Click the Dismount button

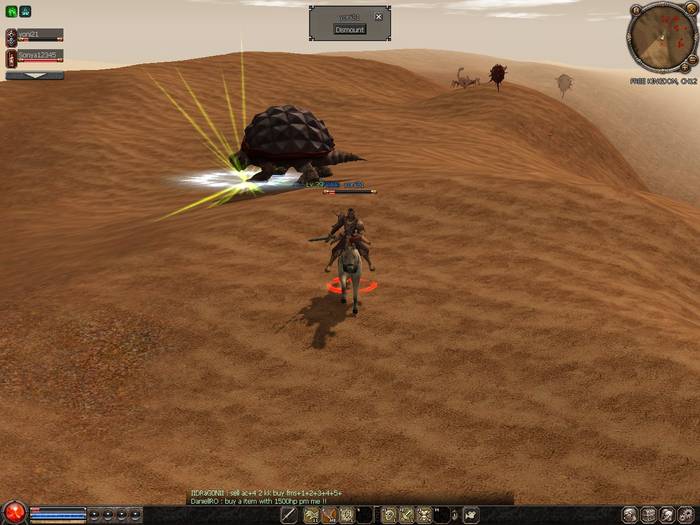(350, 30)
